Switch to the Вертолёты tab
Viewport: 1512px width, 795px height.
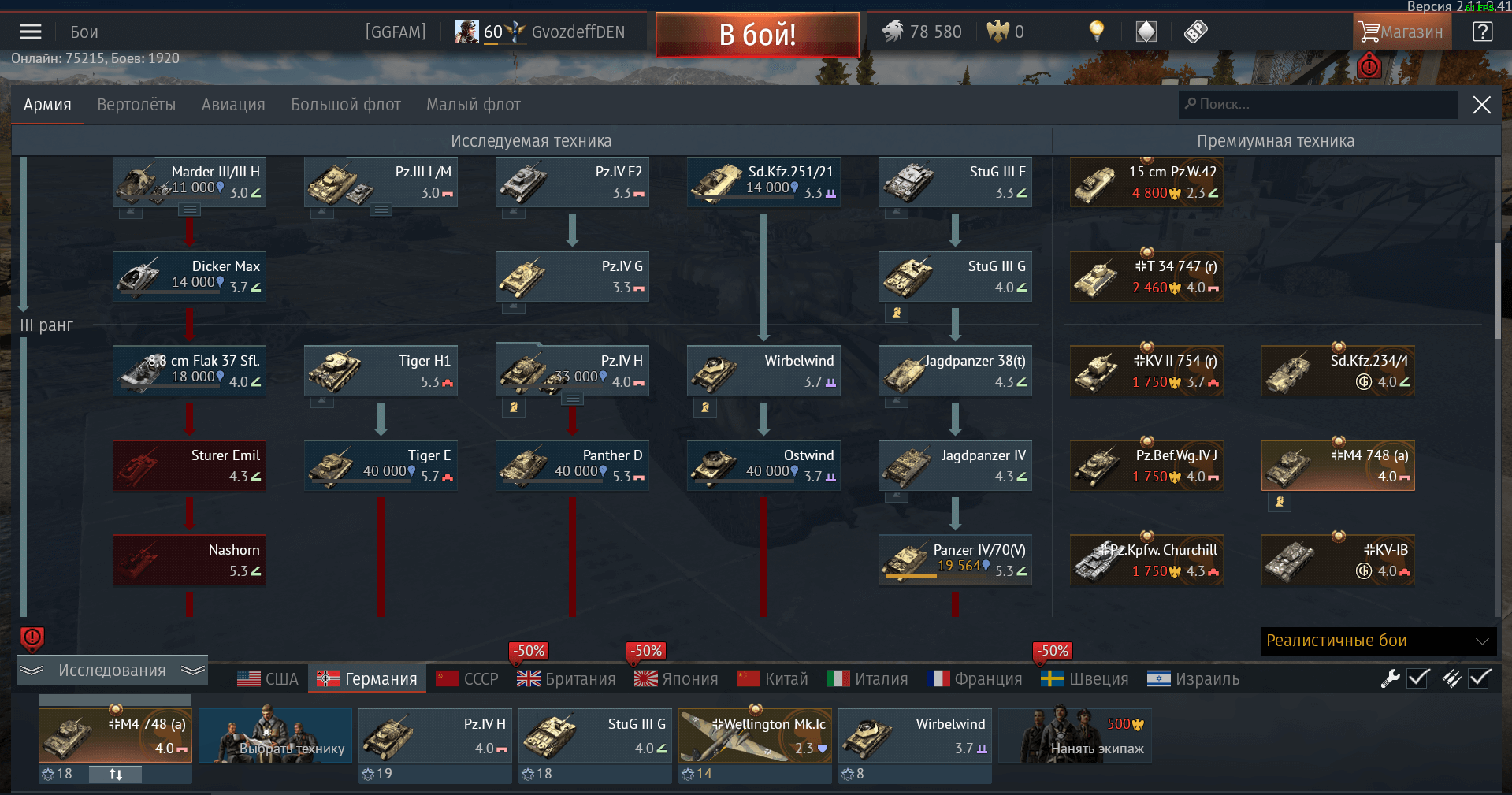tap(136, 105)
